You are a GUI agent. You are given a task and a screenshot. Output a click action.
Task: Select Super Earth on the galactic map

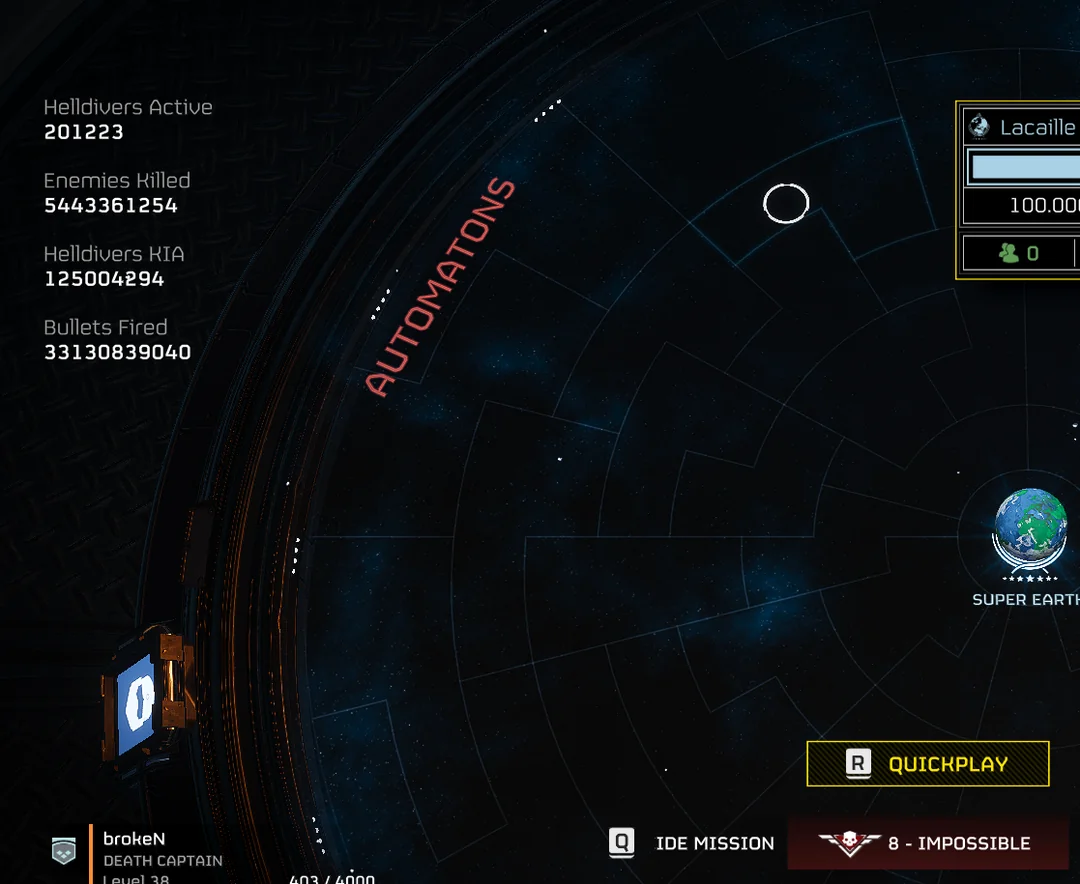1030,527
